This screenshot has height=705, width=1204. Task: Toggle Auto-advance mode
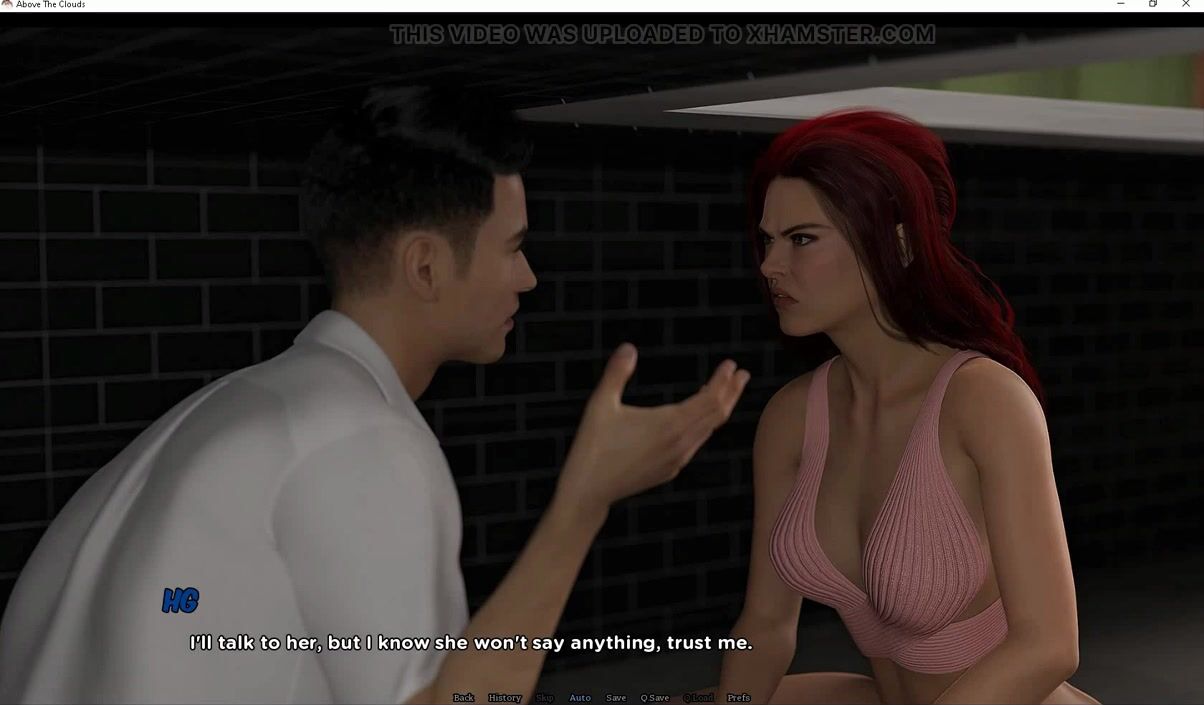pyautogui.click(x=580, y=698)
